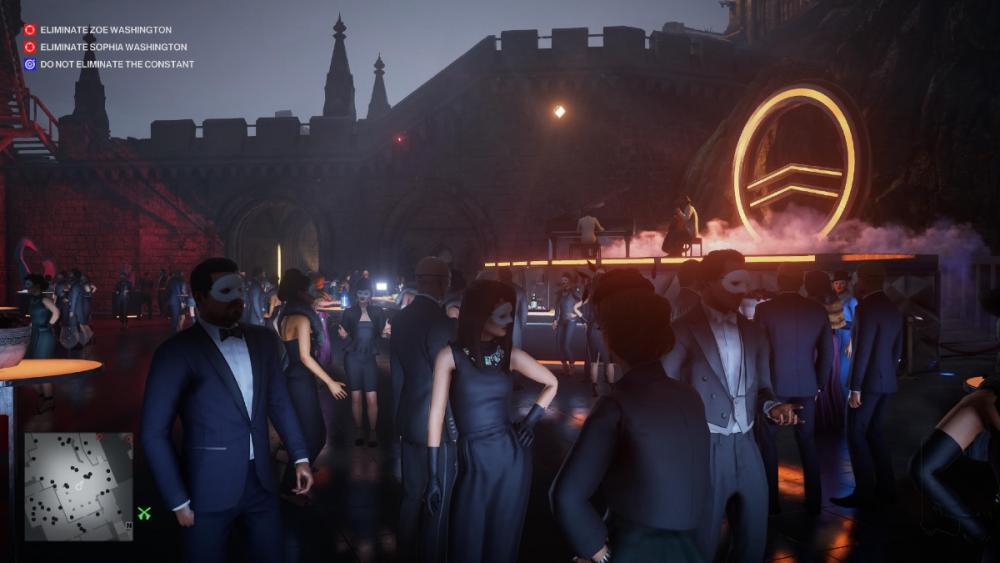Select the Eliminate Zoe Washington objective

click(105, 30)
